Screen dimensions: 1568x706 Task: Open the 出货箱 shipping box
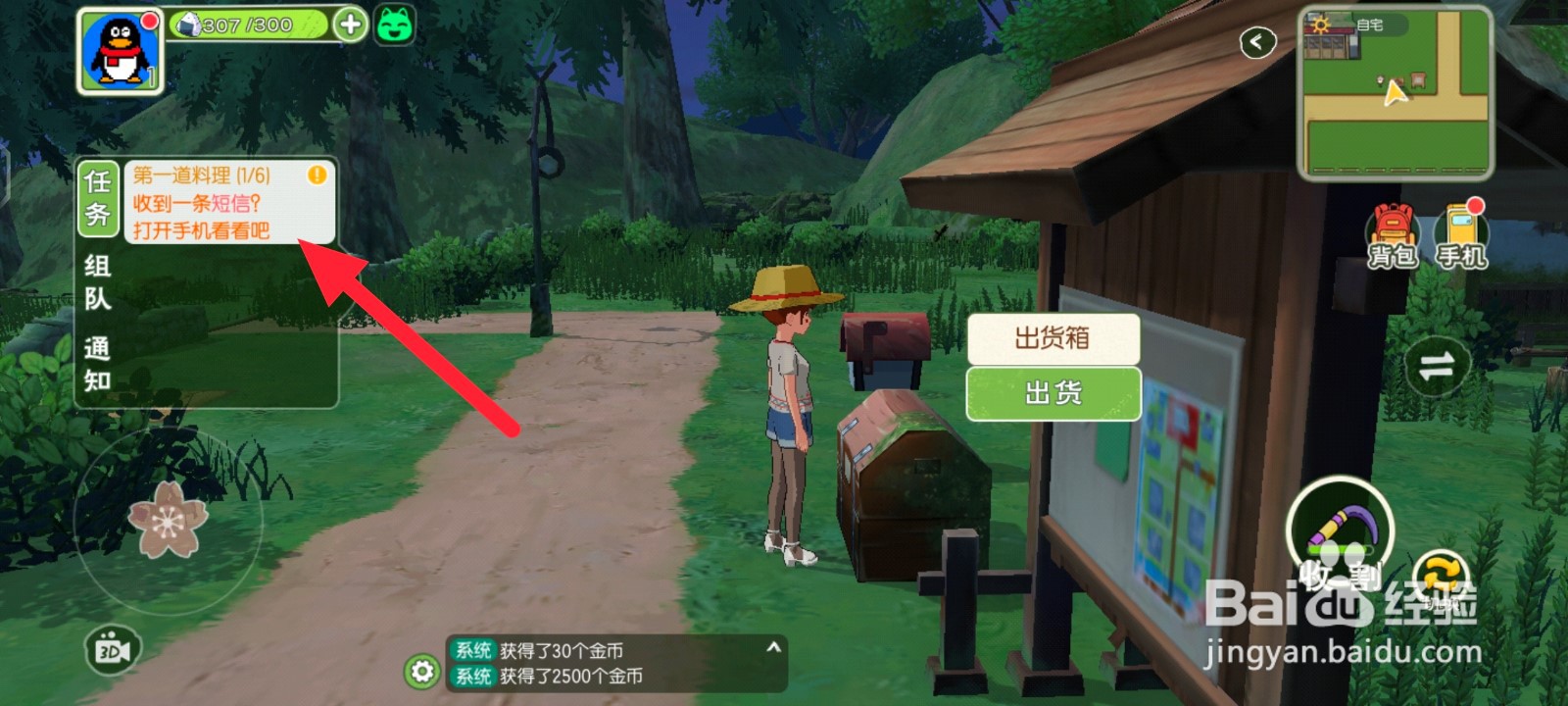pyautogui.click(x=1053, y=337)
